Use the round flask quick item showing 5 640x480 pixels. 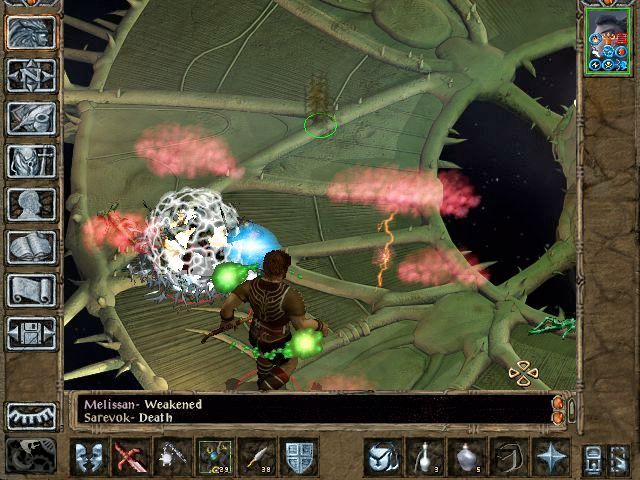point(467,457)
